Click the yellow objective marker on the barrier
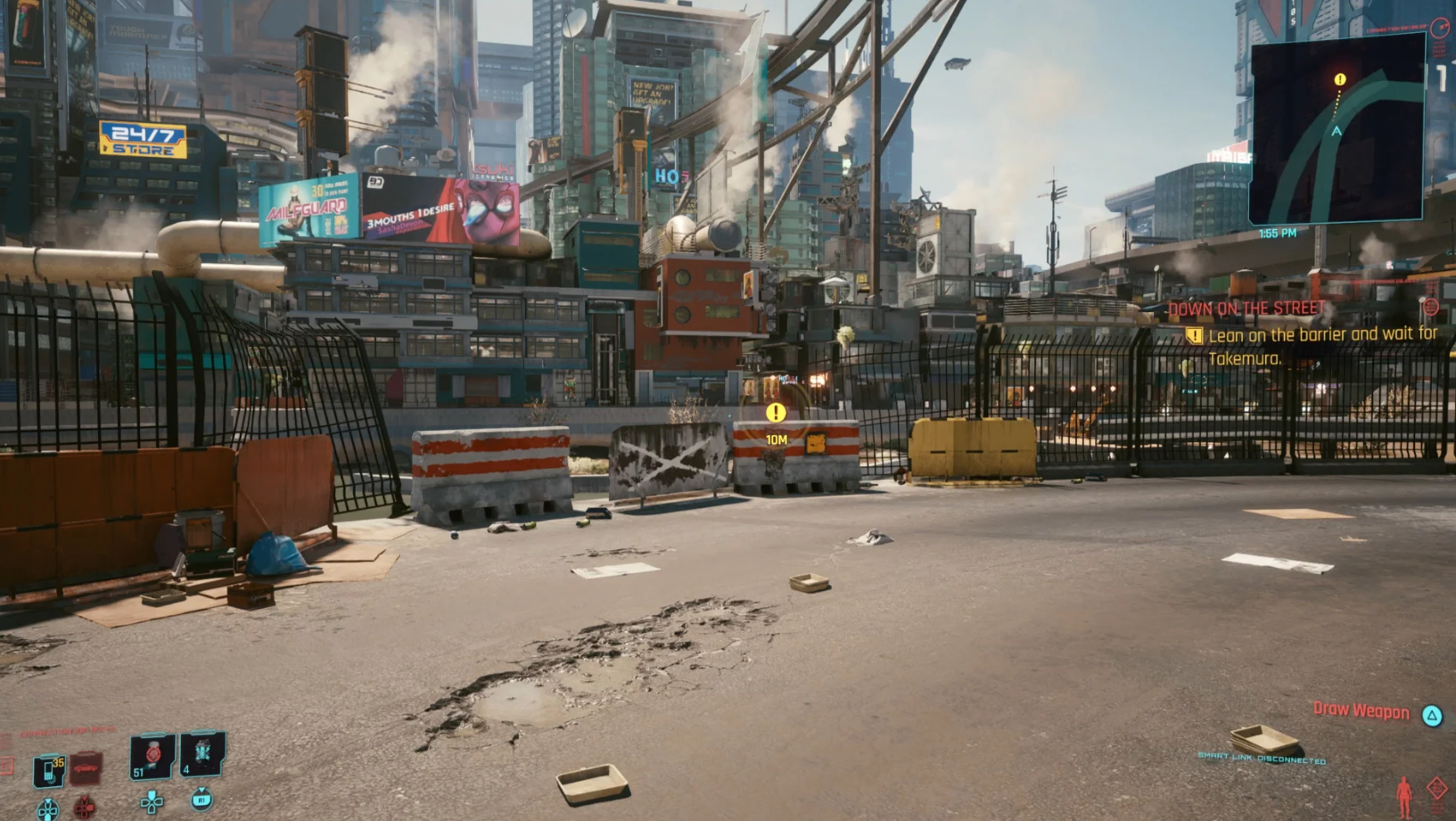Viewport: 1456px width, 821px height. pos(776,412)
